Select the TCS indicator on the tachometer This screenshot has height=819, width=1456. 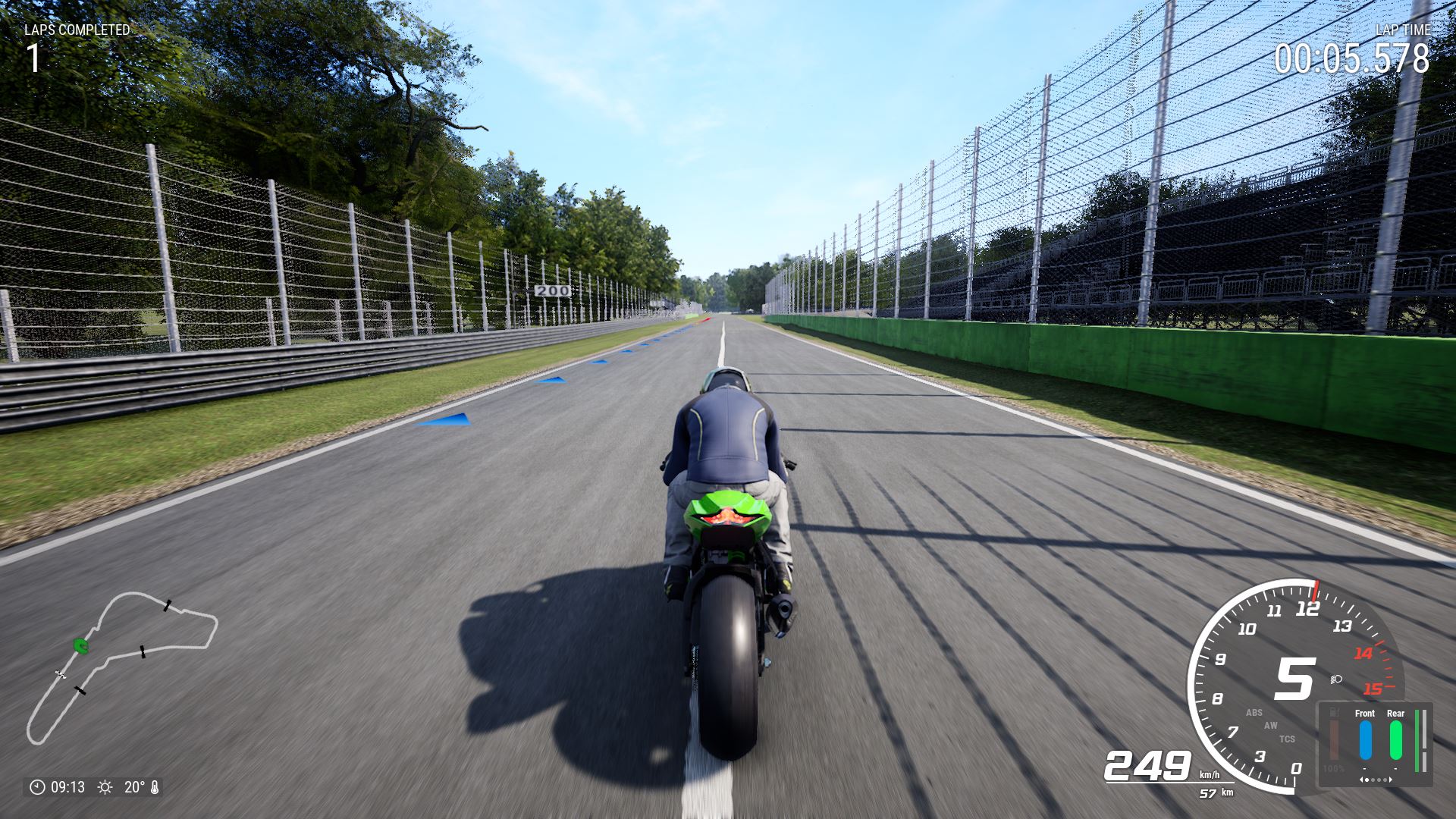(1287, 739)
